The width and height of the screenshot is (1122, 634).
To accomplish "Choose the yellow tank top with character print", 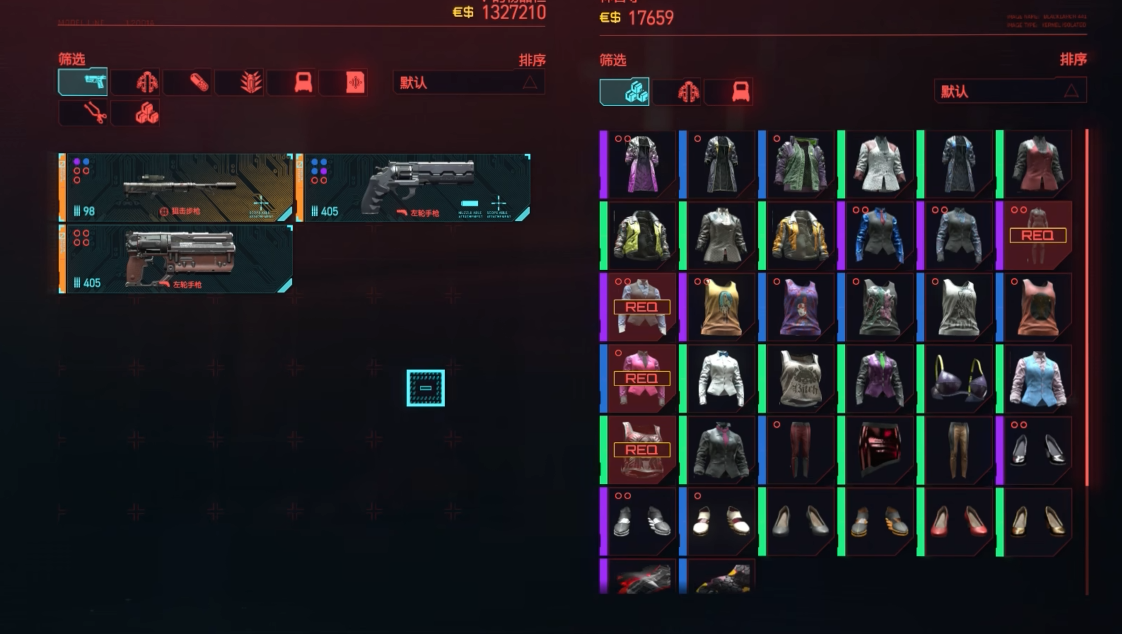I will 720,307.
